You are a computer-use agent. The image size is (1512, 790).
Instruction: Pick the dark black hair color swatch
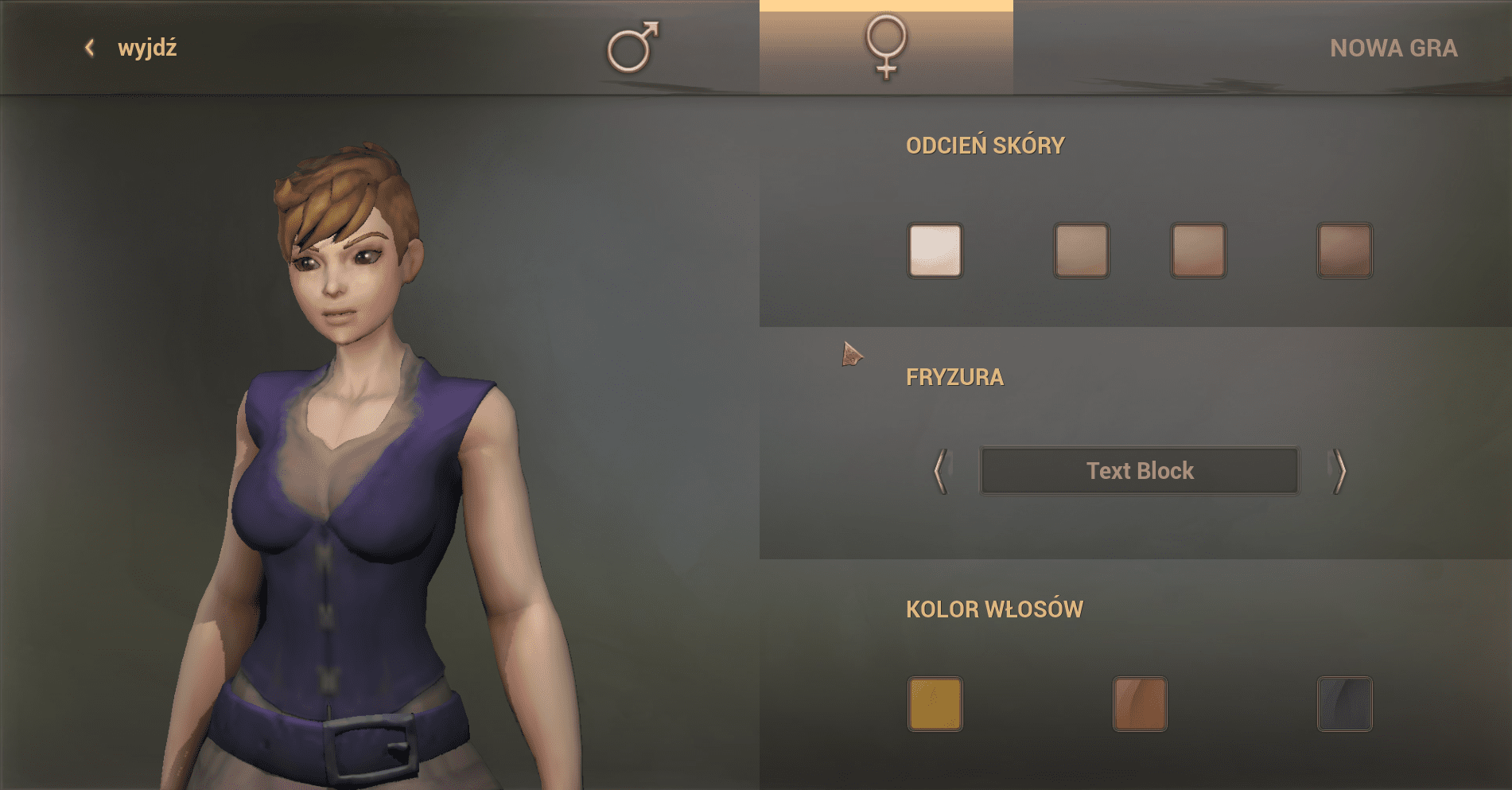click(x=1345, y=704)
